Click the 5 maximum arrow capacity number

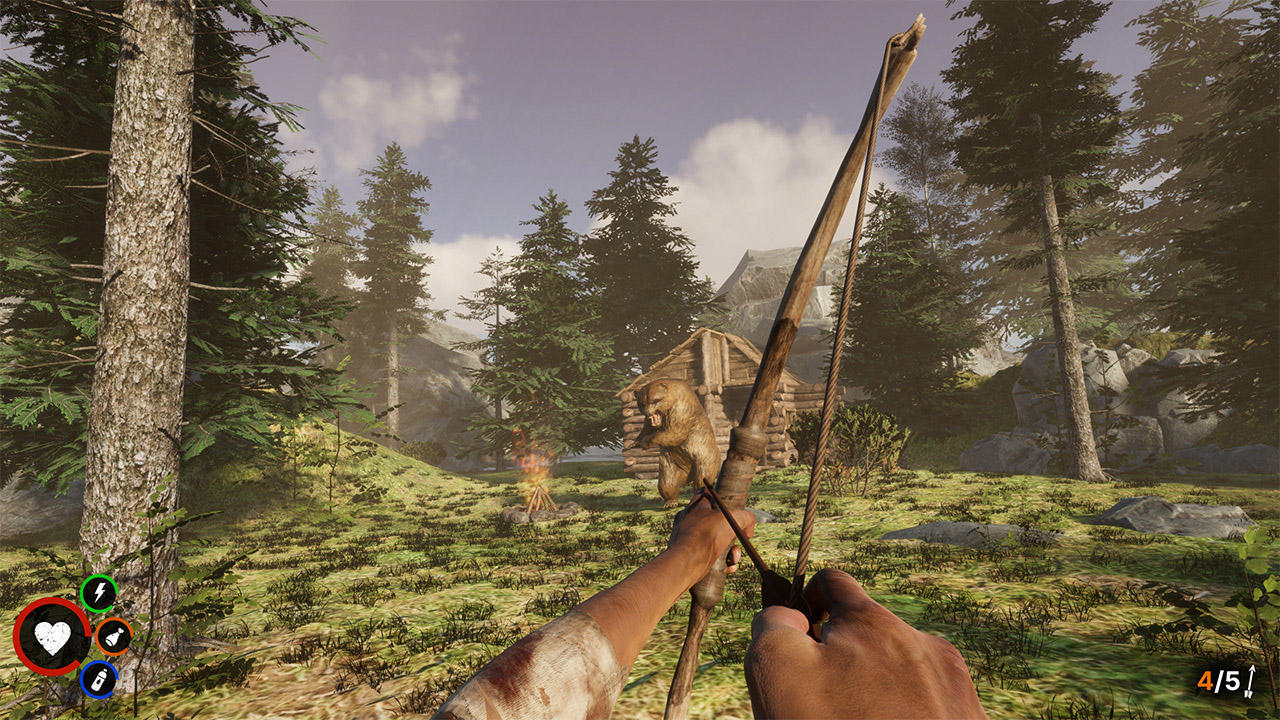[x=1232, y=679]
